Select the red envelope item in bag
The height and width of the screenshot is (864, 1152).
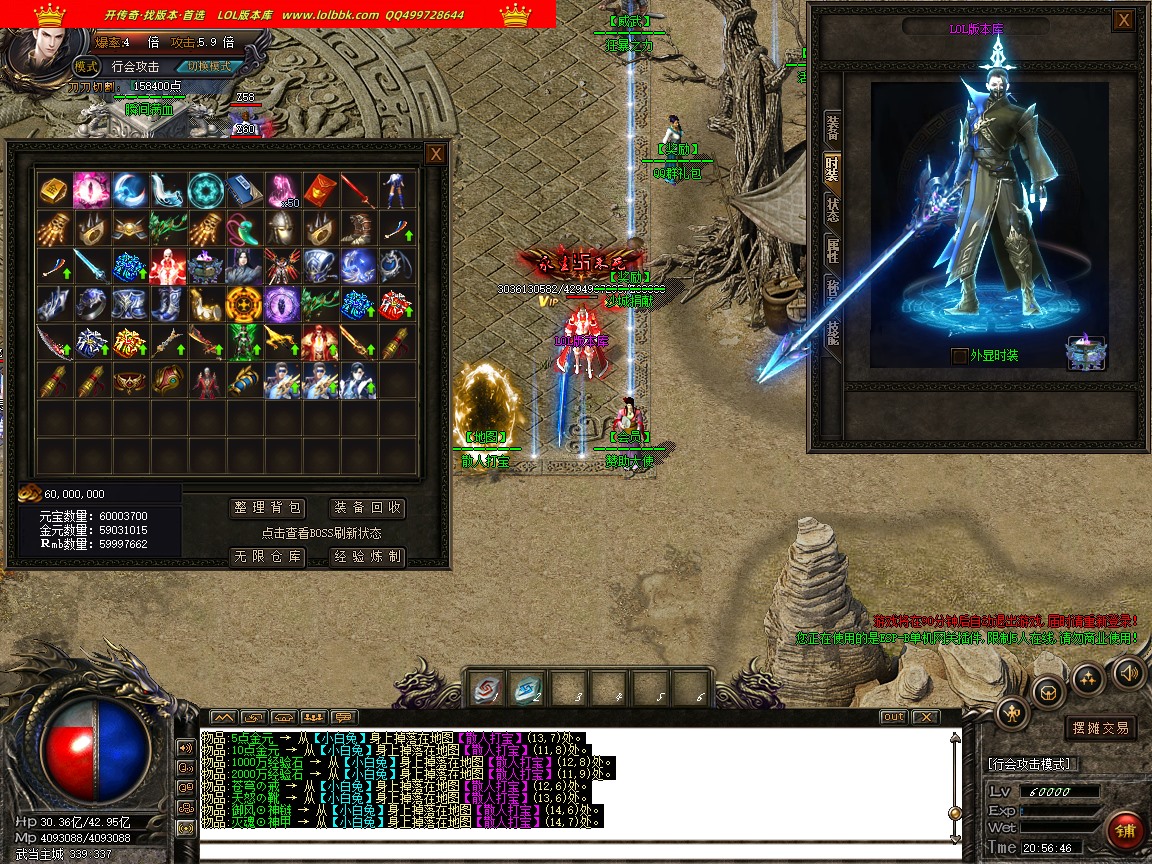(319, 190)
